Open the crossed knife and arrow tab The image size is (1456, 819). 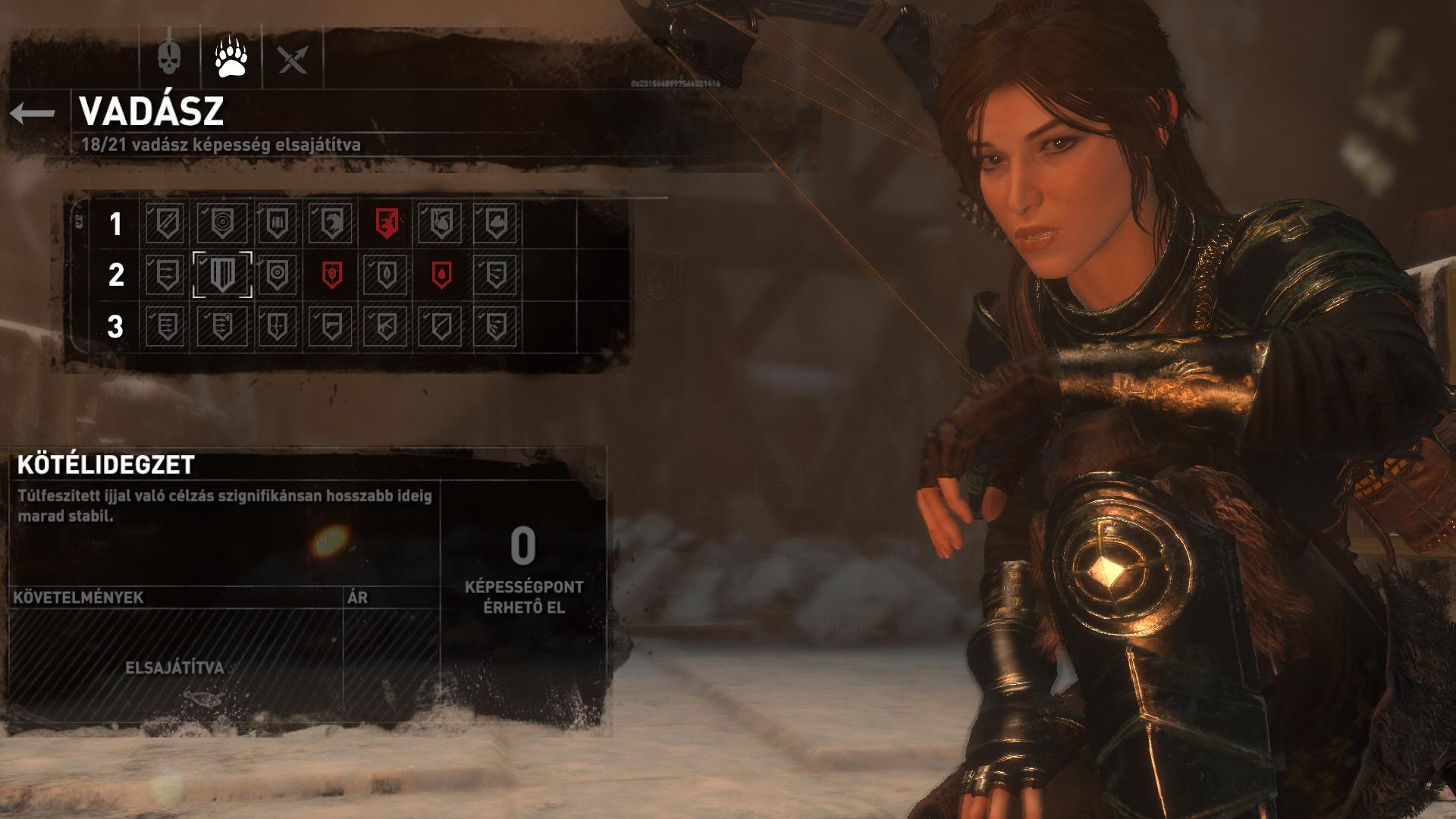click(293, 58)
